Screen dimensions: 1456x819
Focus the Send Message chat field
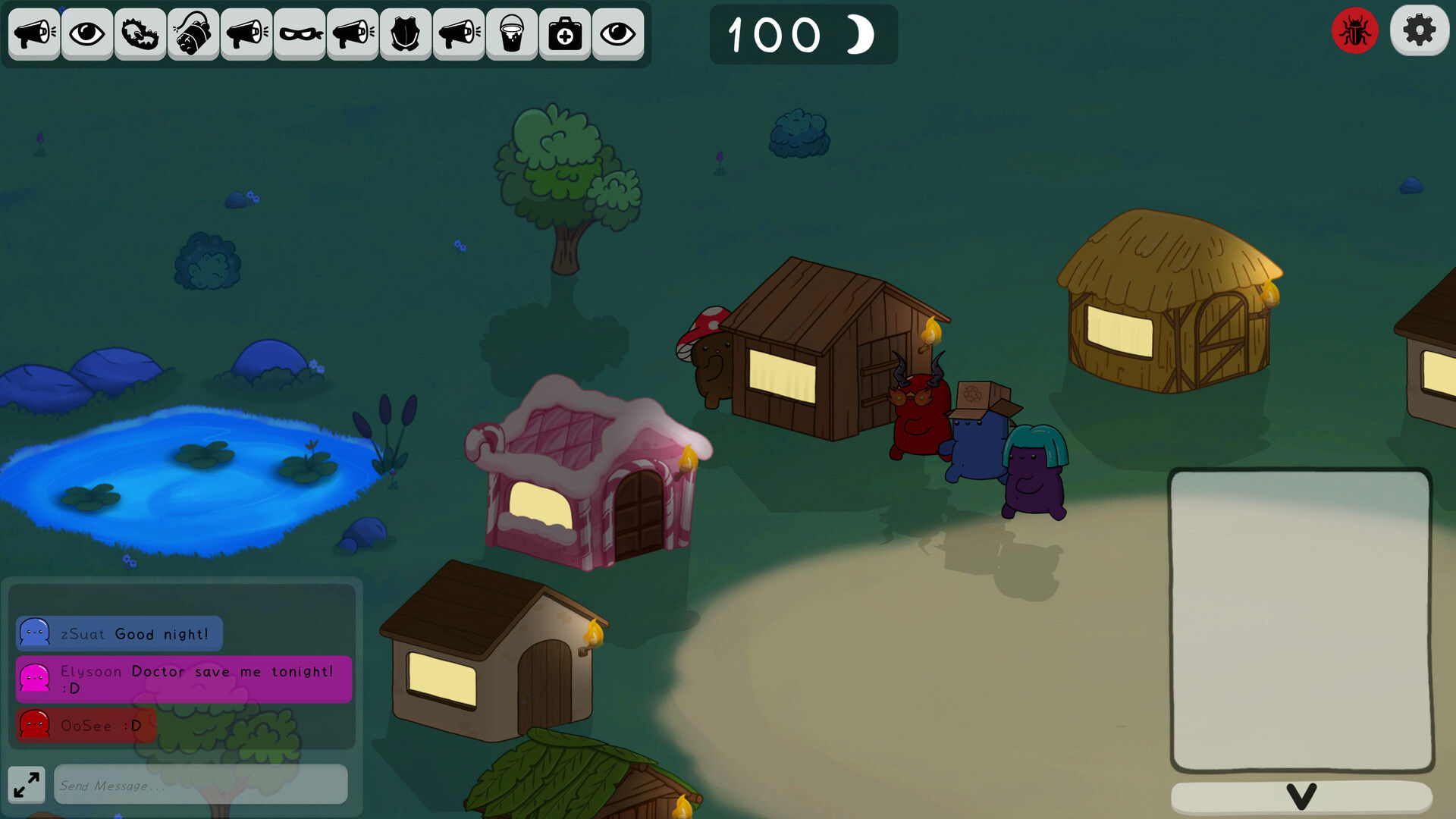[201, 785]
